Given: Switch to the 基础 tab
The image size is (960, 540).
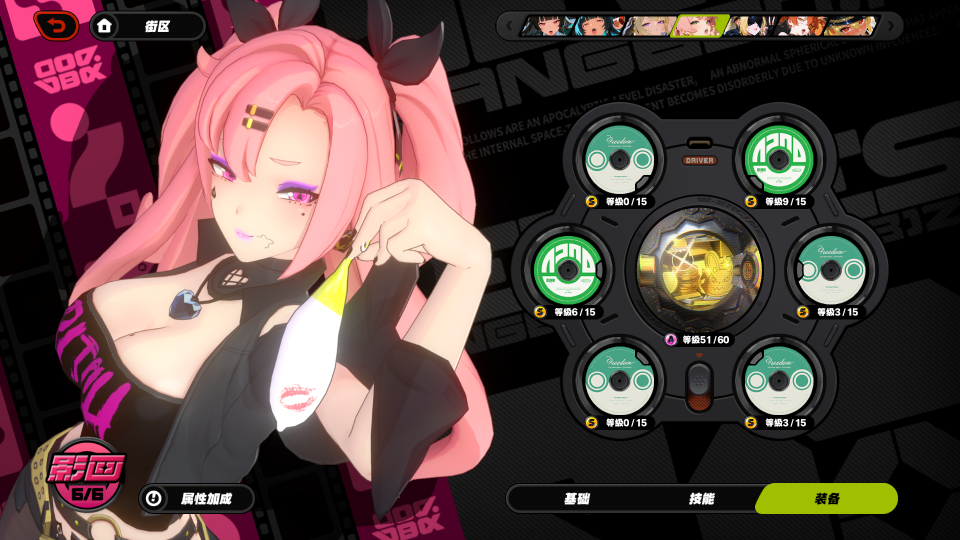Looking at the screenshot, I should (x=577, y=498).
